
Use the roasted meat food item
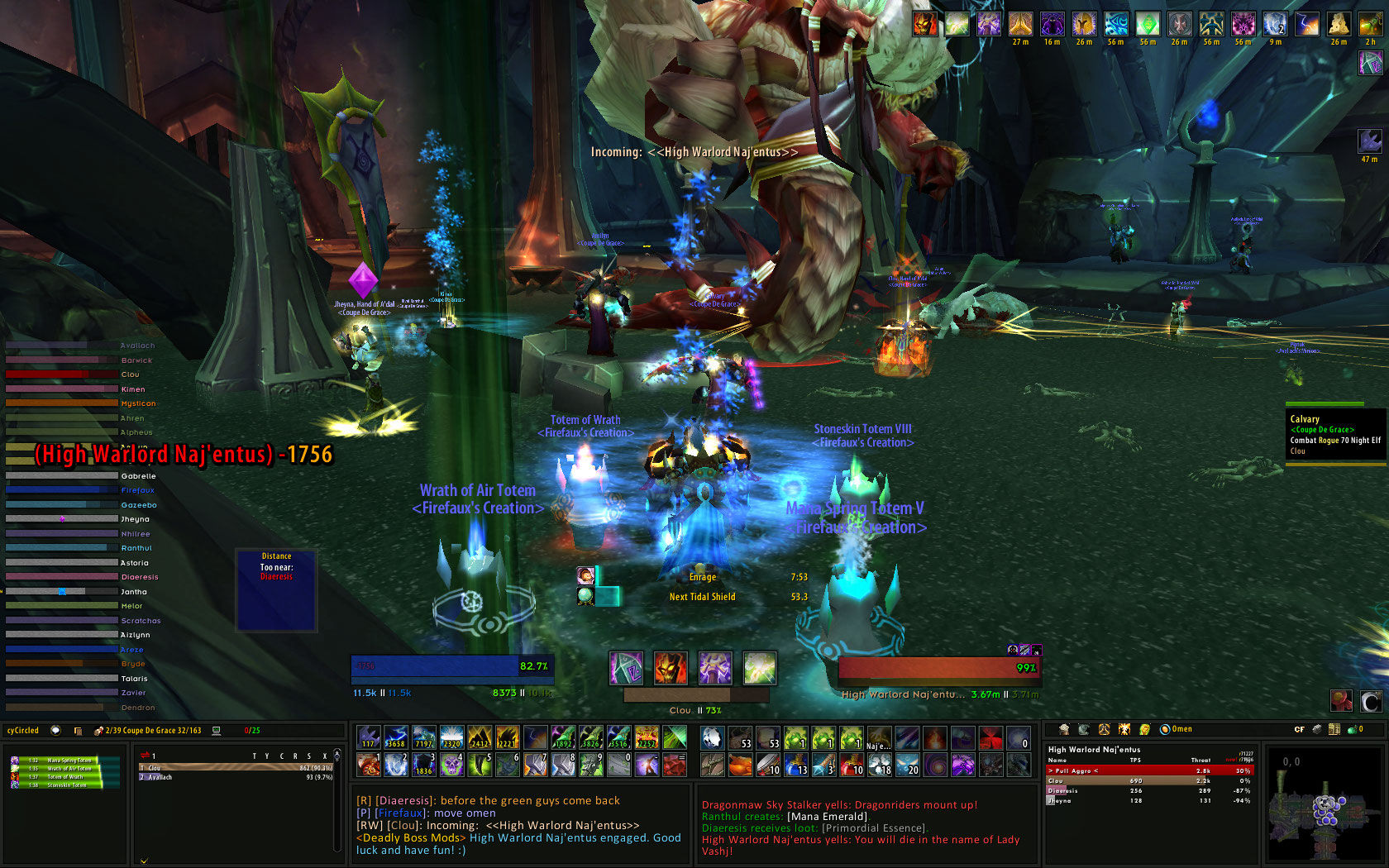[741, 765]
